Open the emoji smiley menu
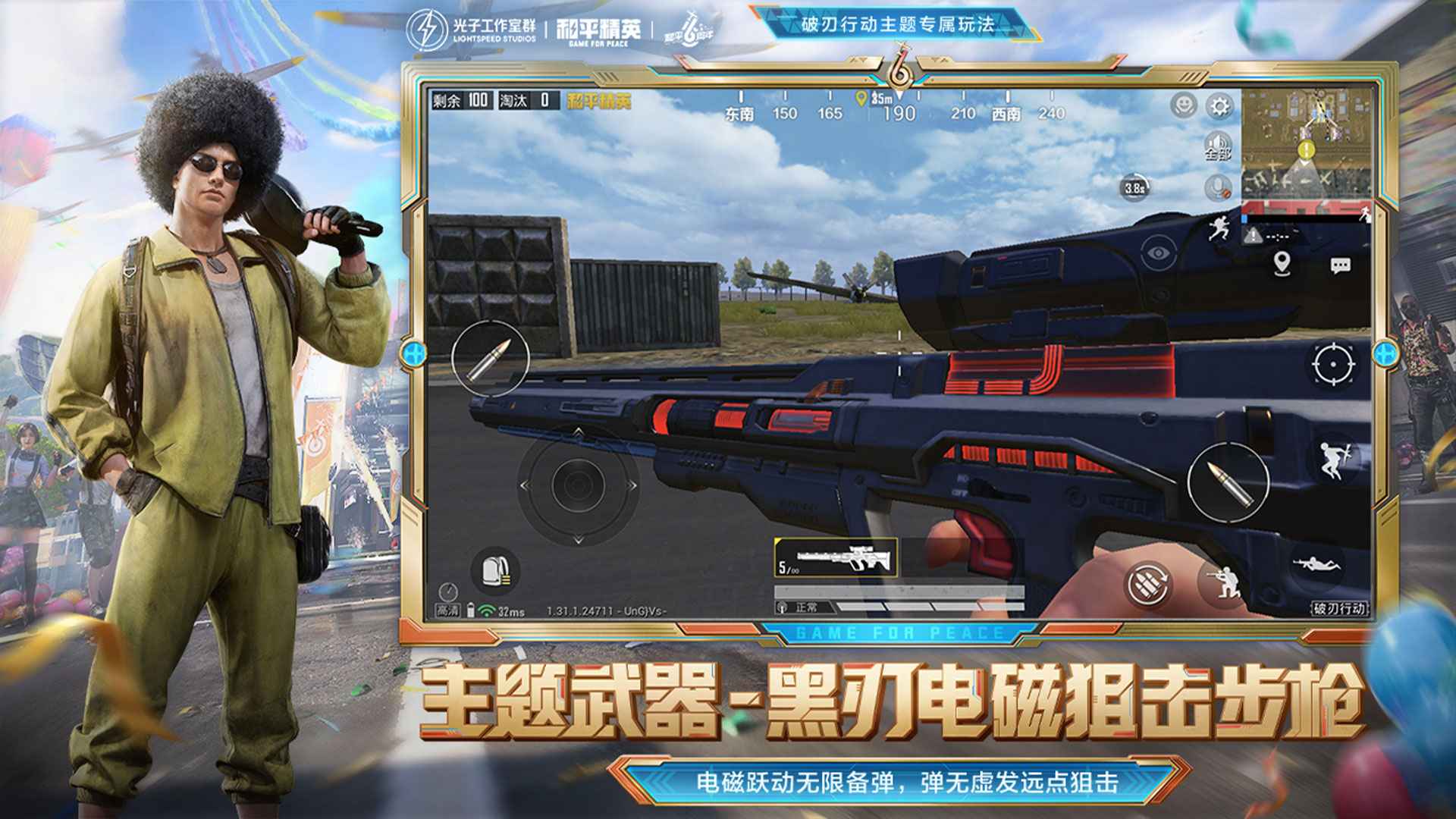This screenshot has height=819, width=1456. coord(1183,105)
